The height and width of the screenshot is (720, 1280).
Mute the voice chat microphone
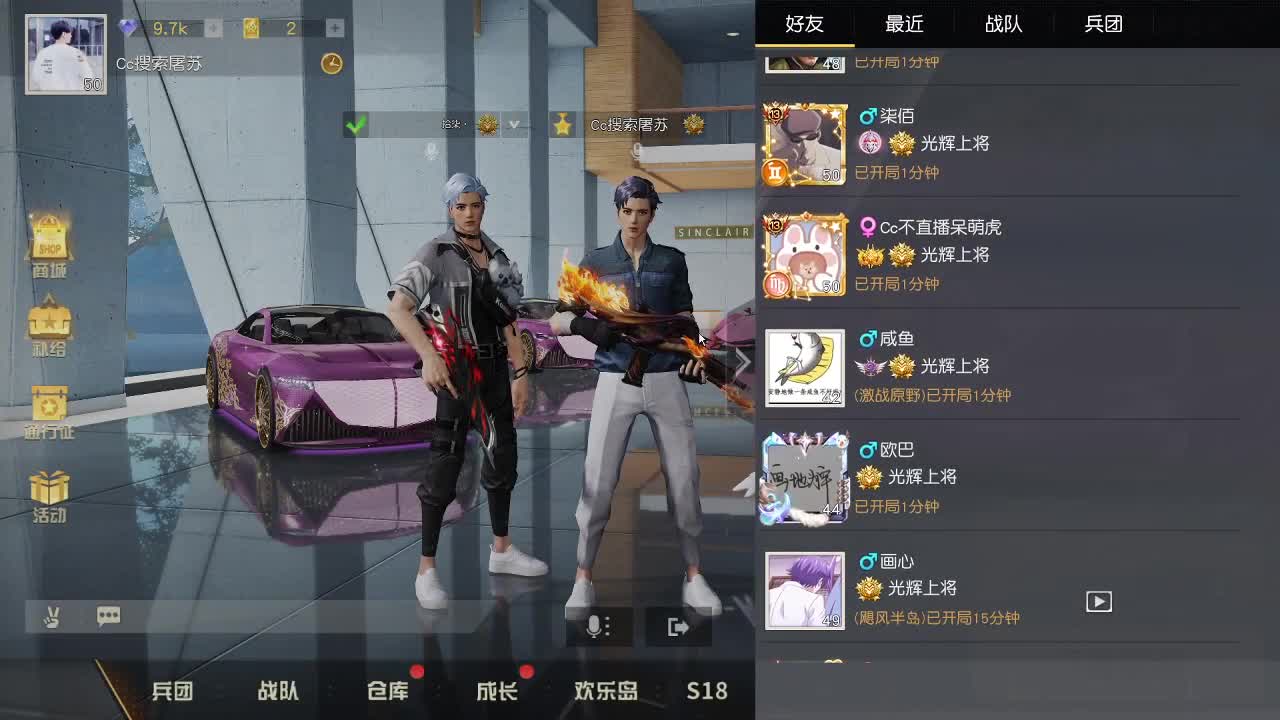point(597,625)
